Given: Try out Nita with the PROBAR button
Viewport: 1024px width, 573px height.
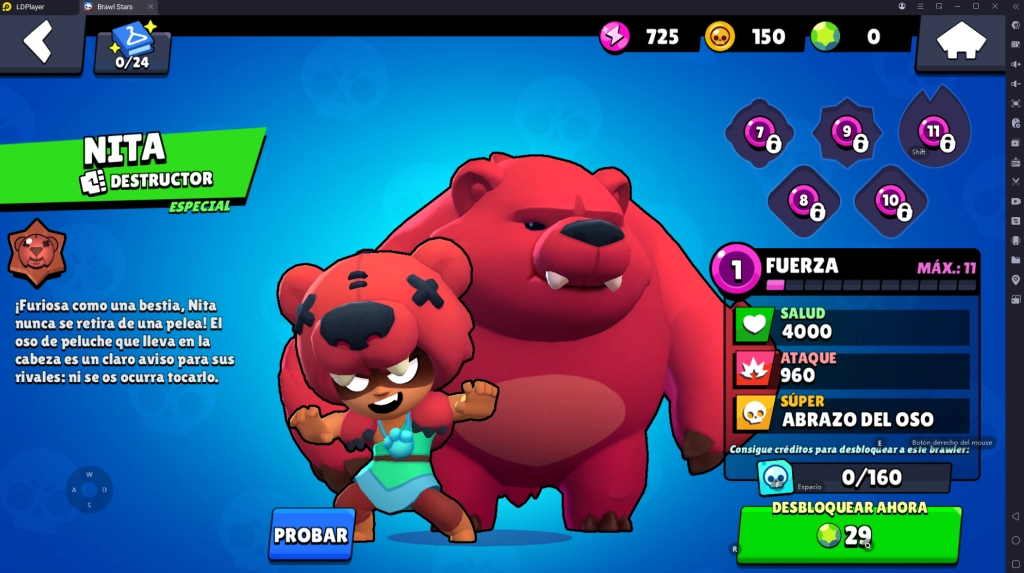Looking at the screenshot, I should click(311, 535).
